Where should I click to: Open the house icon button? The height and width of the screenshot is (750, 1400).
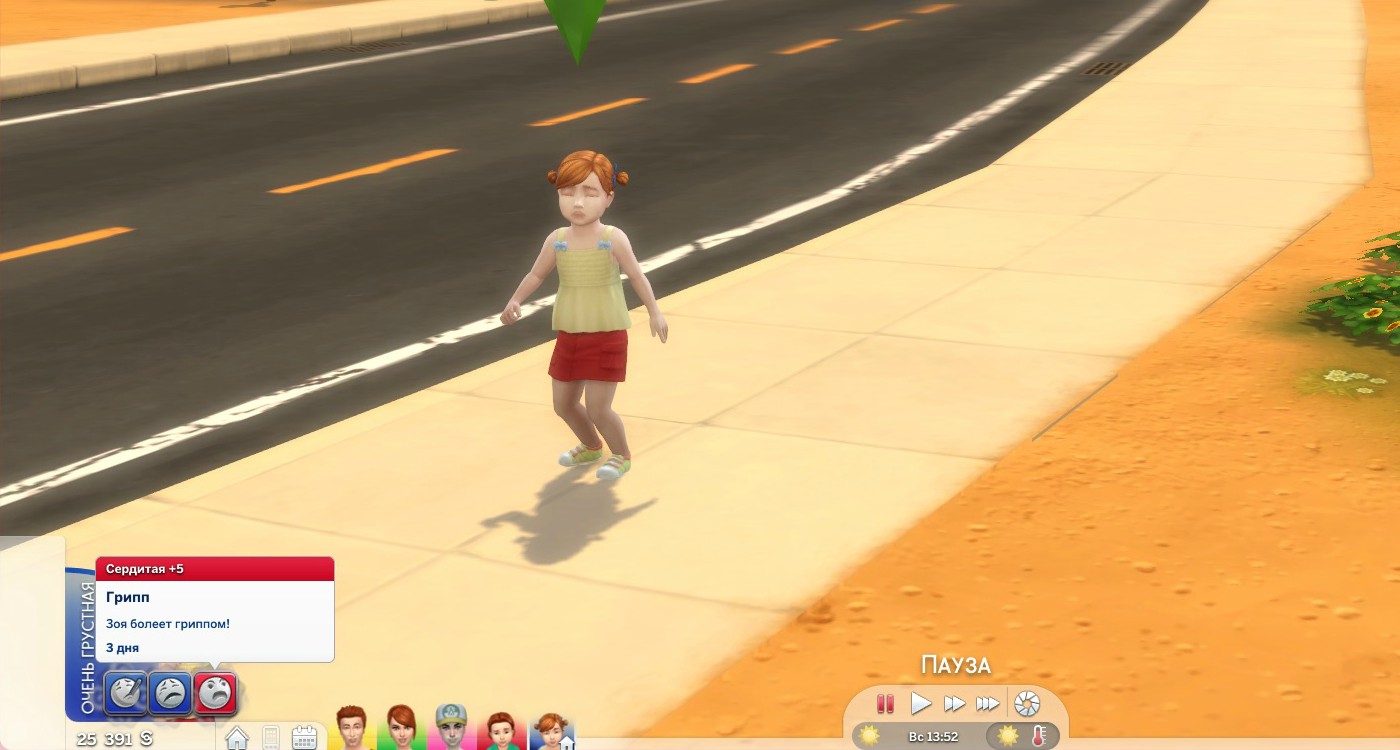point(237,738)
